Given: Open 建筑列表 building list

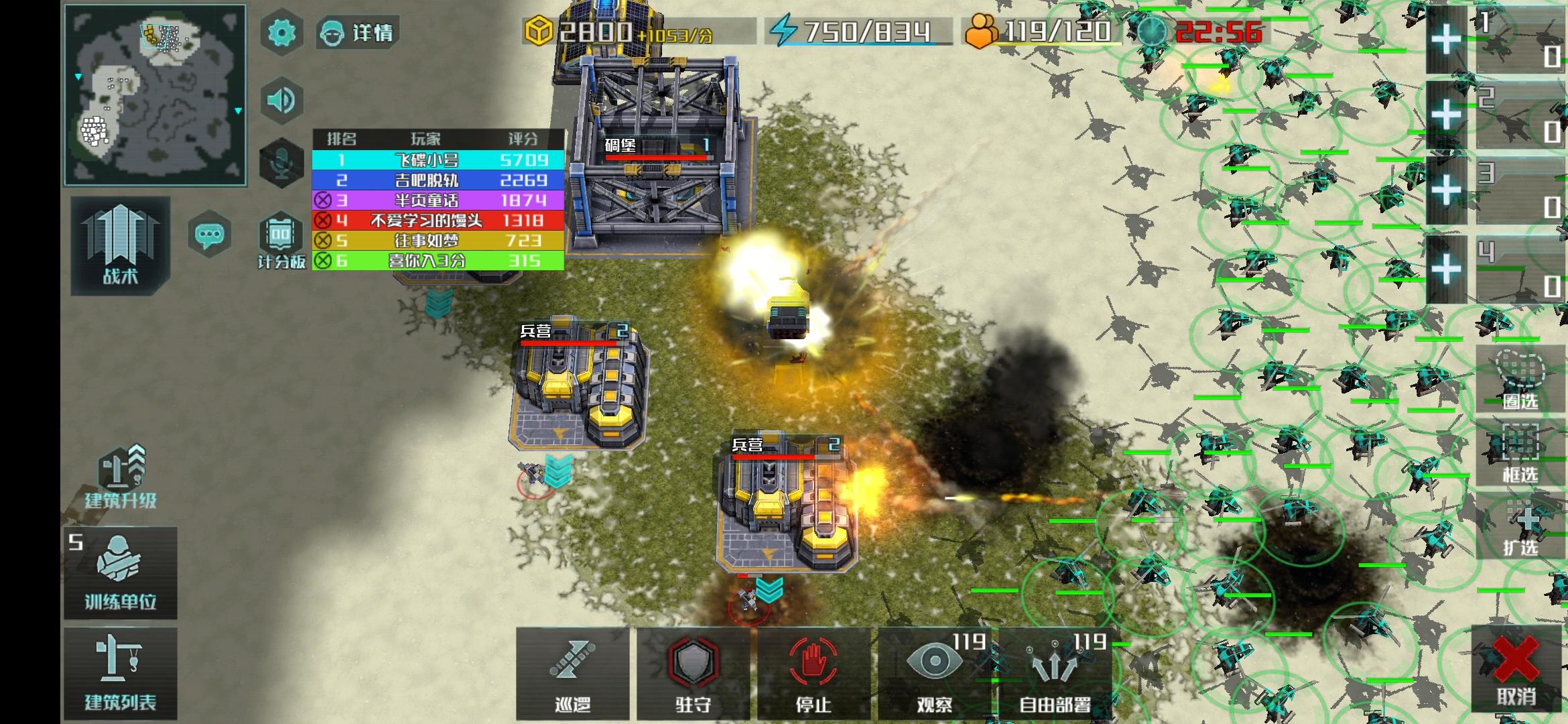Looking at the screenshot, I should pos(121,674).
